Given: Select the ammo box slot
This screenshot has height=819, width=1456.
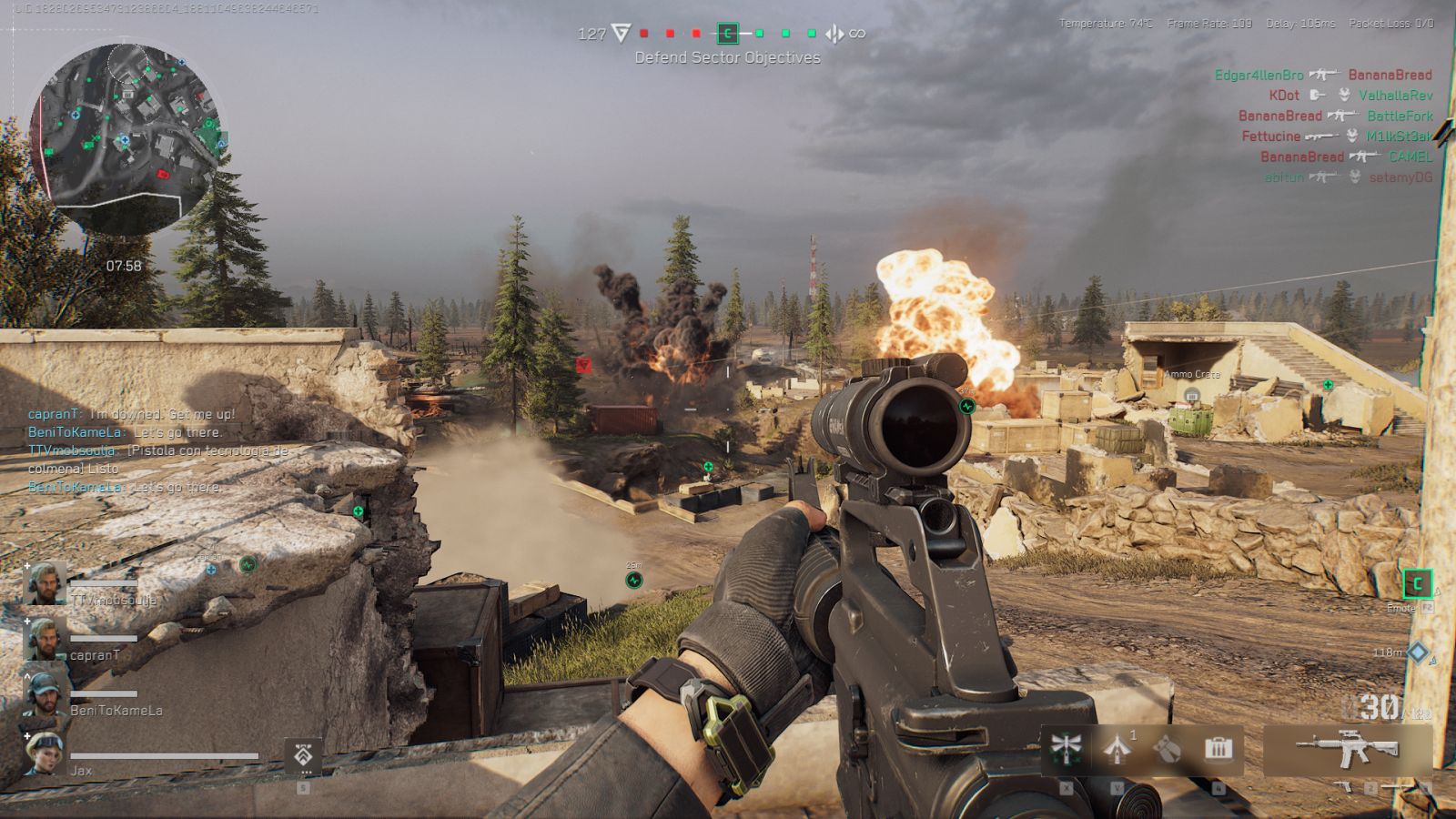Looking at the screenshot, I should pos(1218,749).
